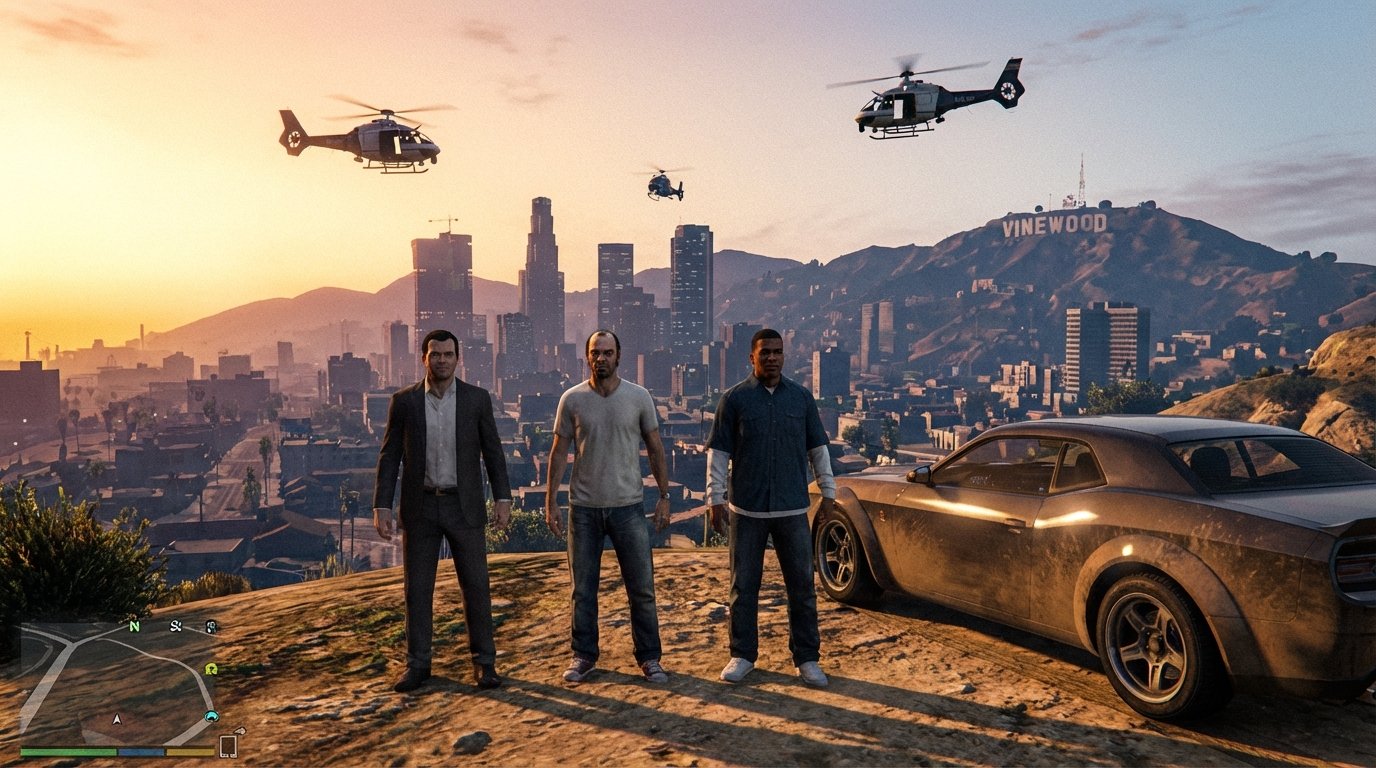Click the headphones activity blip on the minimap
Screen dimensions: 1376x768
pyautogui.click(x=211, y=628)
